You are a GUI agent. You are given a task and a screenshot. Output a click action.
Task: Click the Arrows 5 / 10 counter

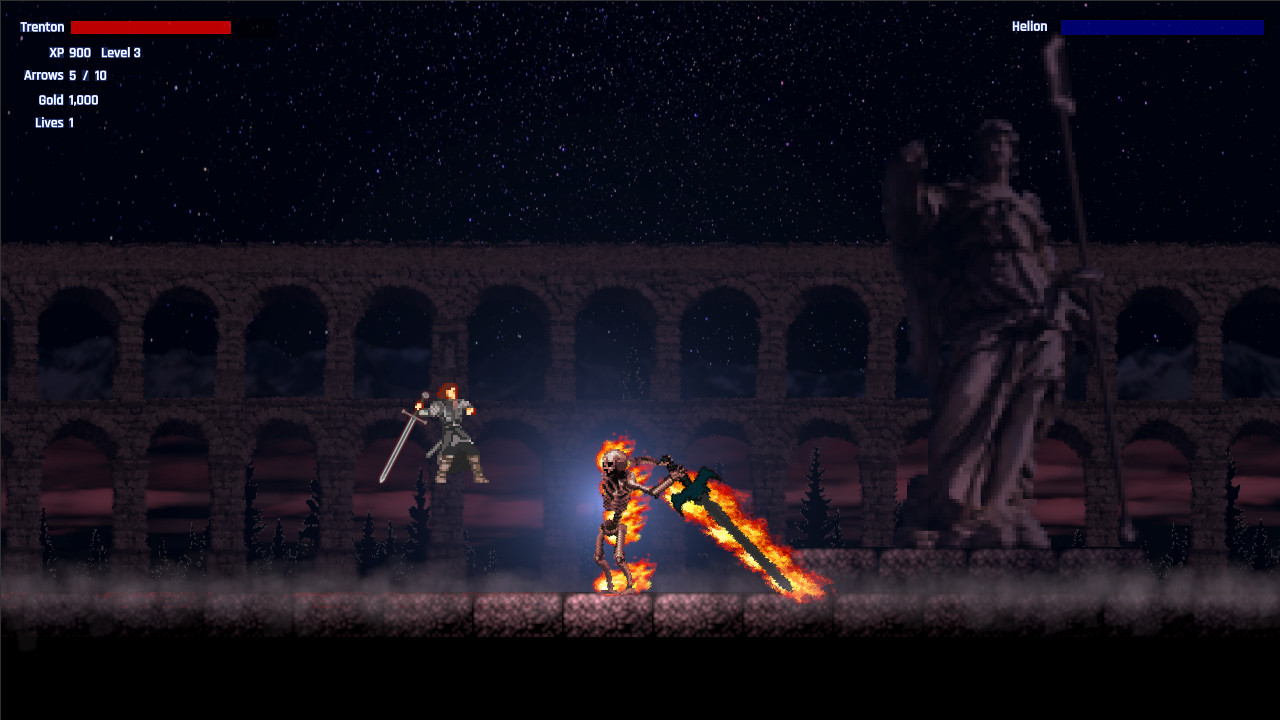point(65,75)
